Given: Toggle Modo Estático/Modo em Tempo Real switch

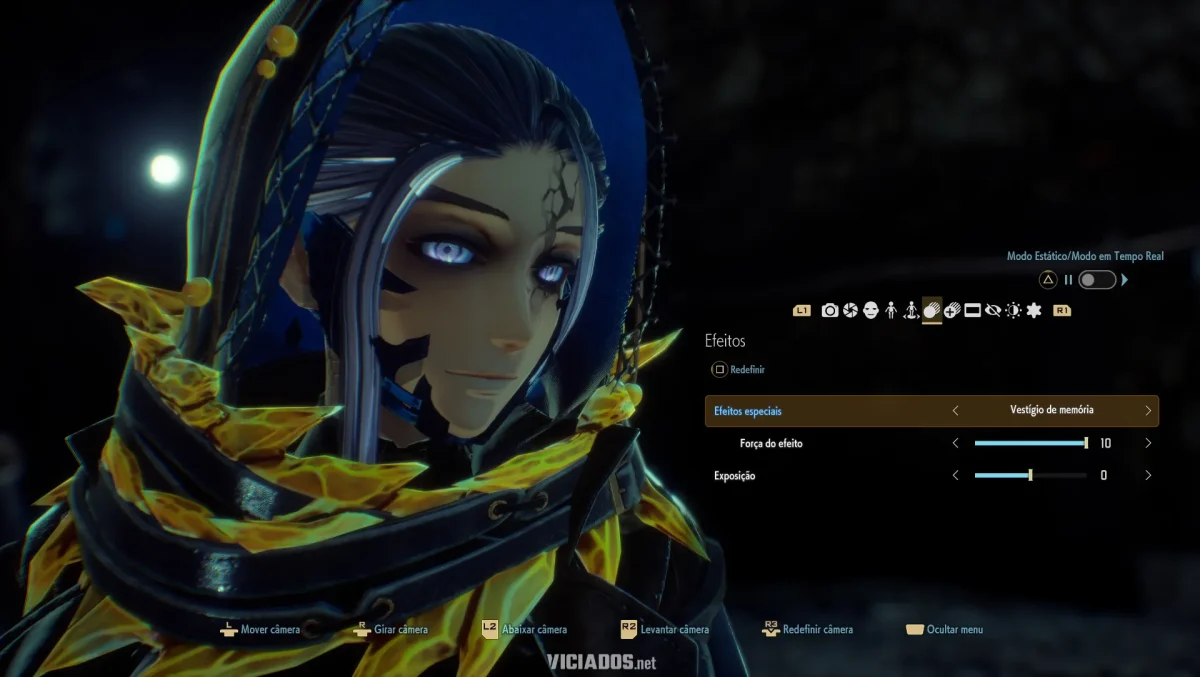Looking at the screenshot, I should pyautogui.click(x=1097, y=280).
